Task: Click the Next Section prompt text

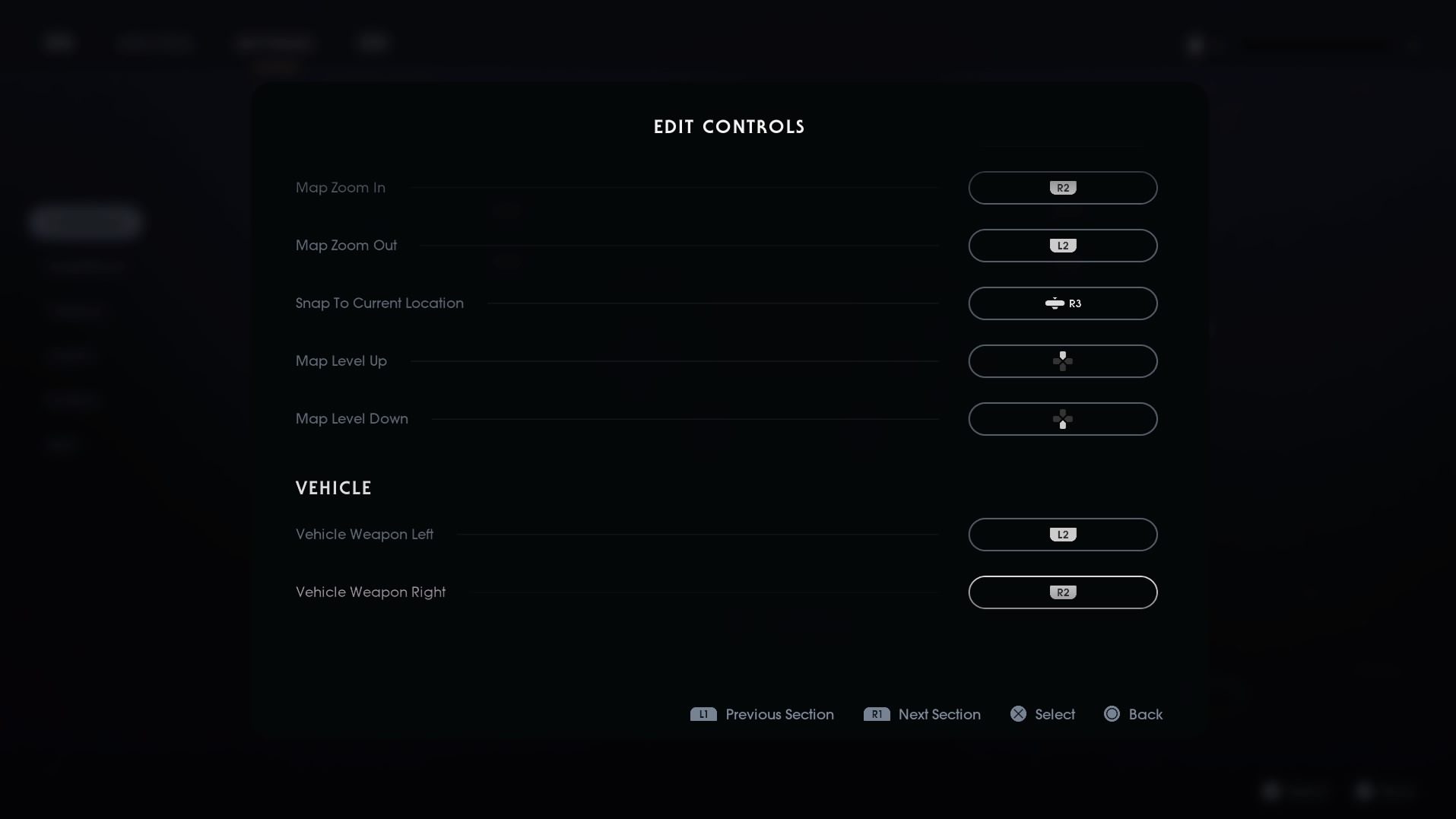Action: pyautogui.click(x=940, y=714)
